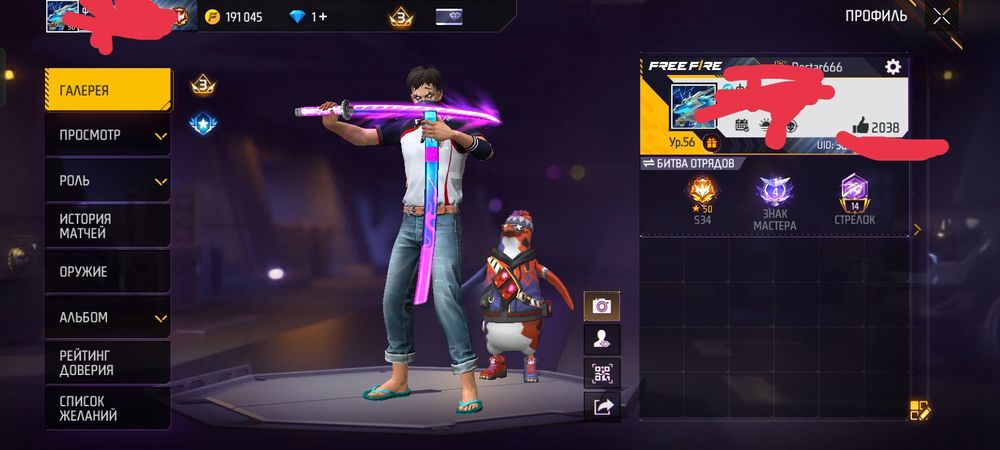
Task: Select the Оружие menu entry
Action: point(107,271)
